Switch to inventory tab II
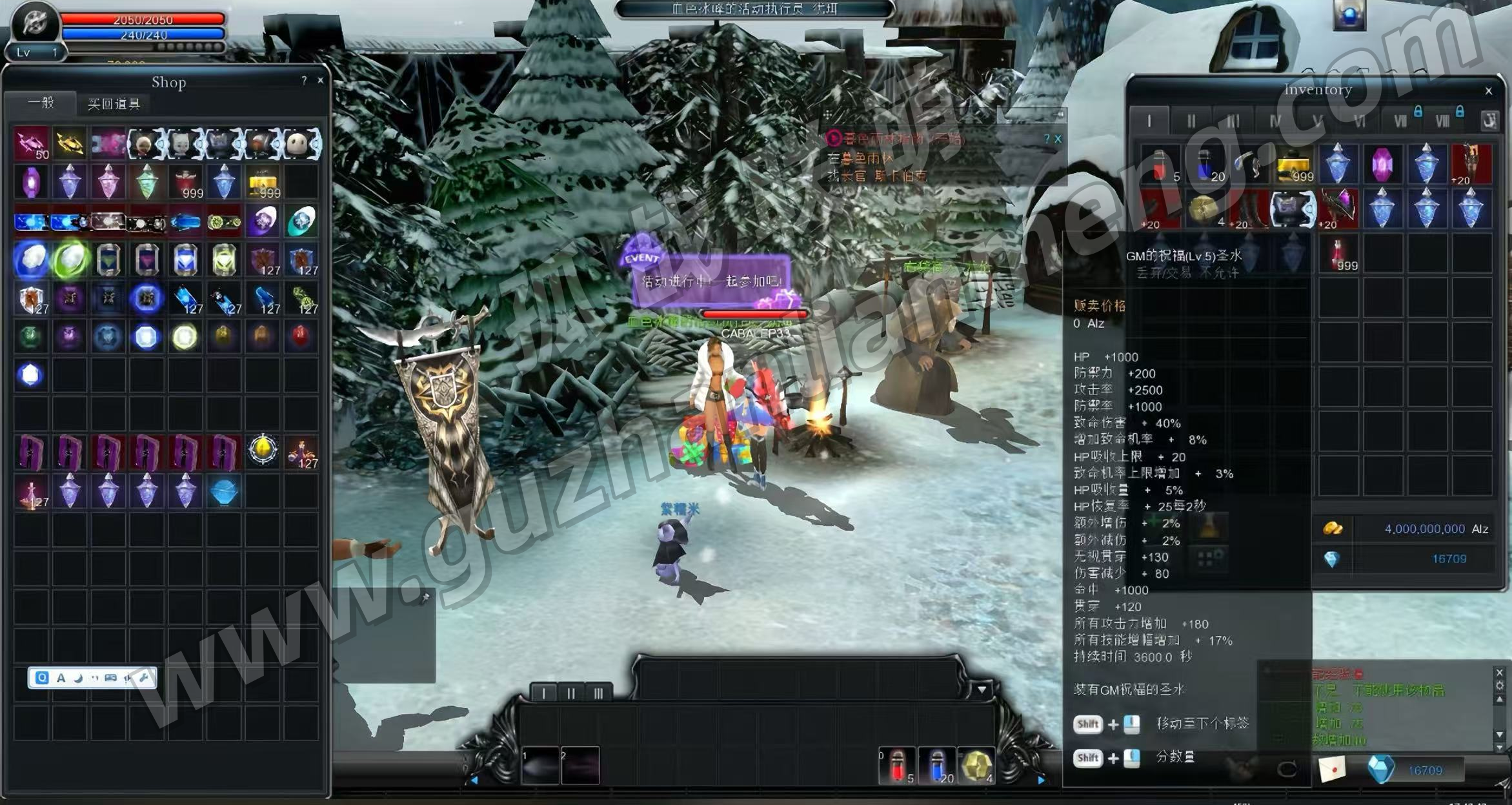 pyautogui.click(x=1191, y=121)
